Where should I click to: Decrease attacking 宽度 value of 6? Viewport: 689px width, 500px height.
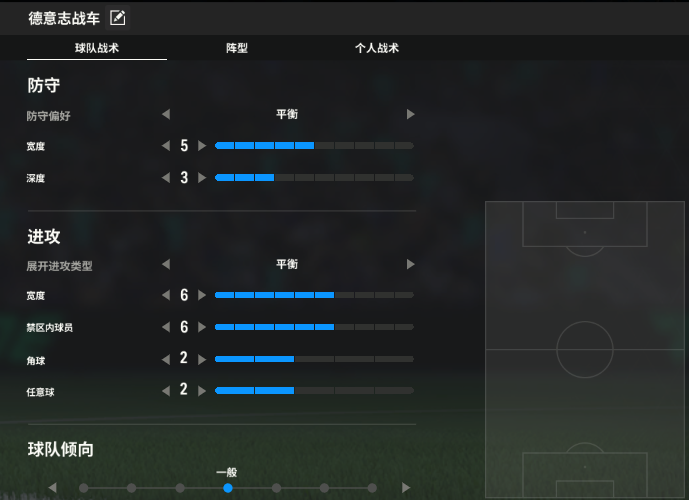point(166,296)
